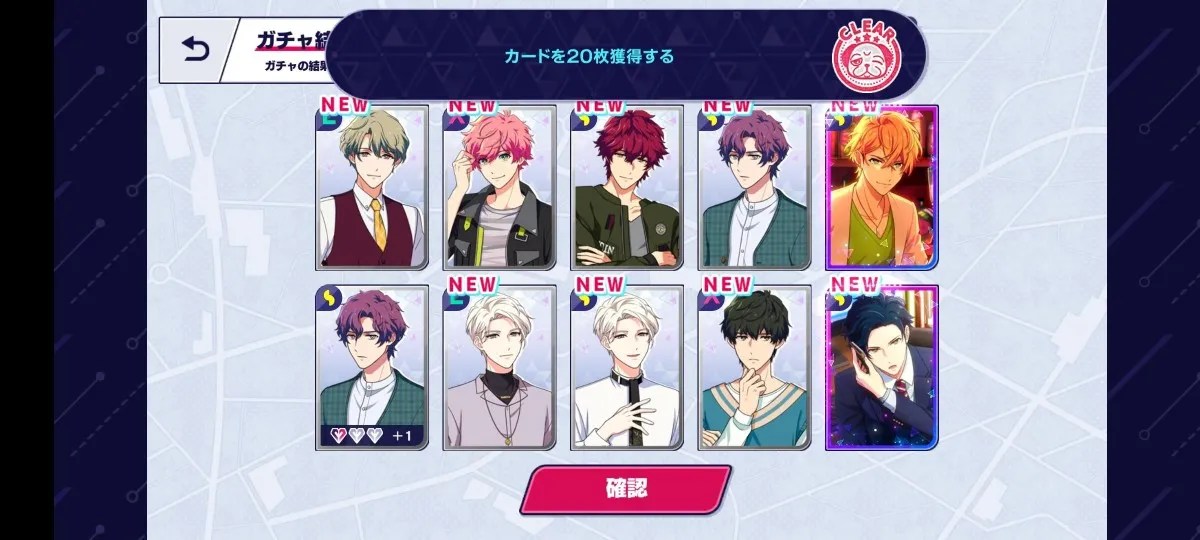Screen dimensions: 1200x540
Task: Inspect the dark-haired rare card in suit
Action: [x=882, y=368]
